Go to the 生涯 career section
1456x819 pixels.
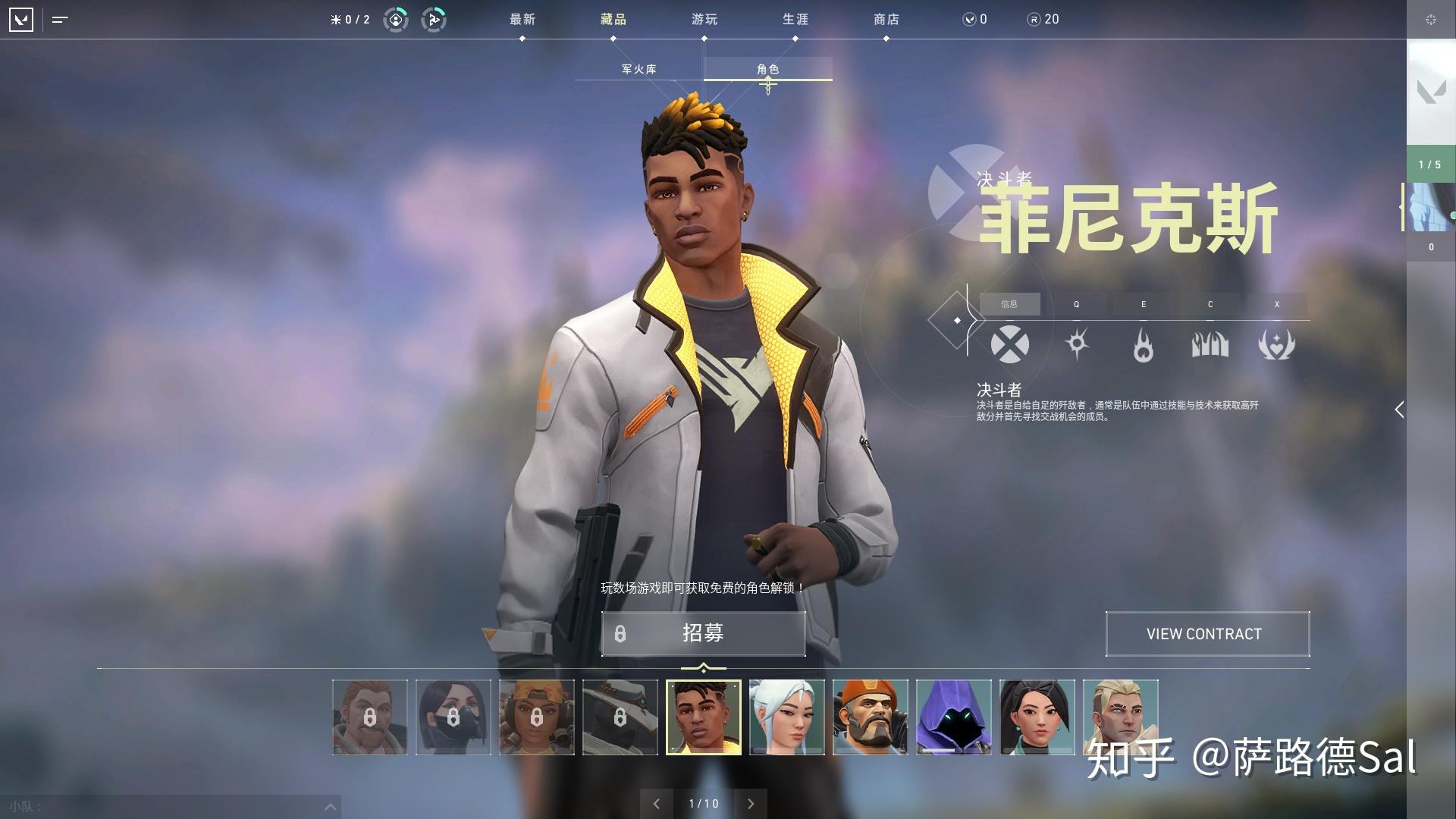click(x=795, y=19)
